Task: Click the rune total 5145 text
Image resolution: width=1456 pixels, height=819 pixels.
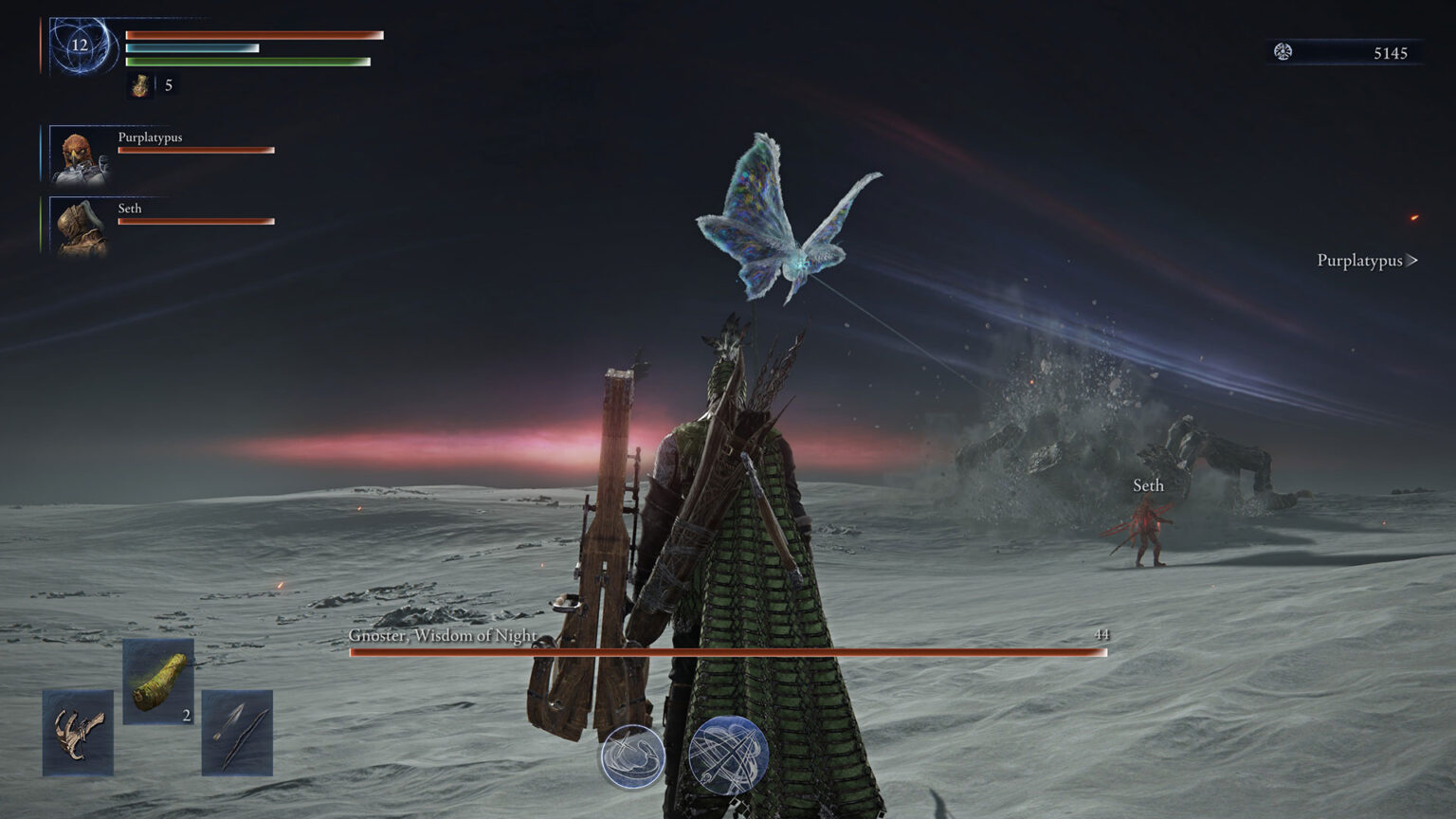Action: 1390,54
